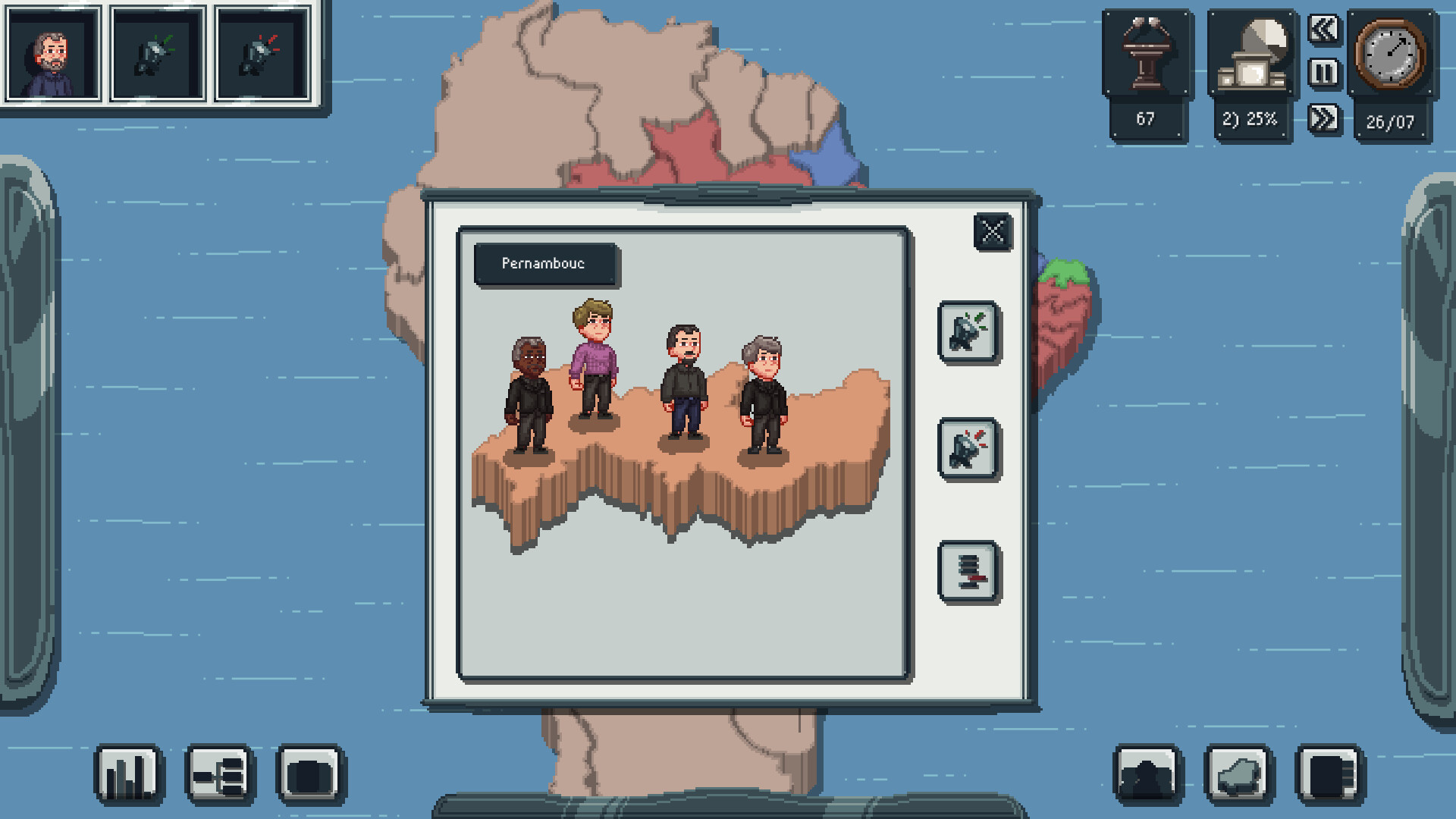
Task: Close the Pernambouc region popup
Action: tap(991, 232)
